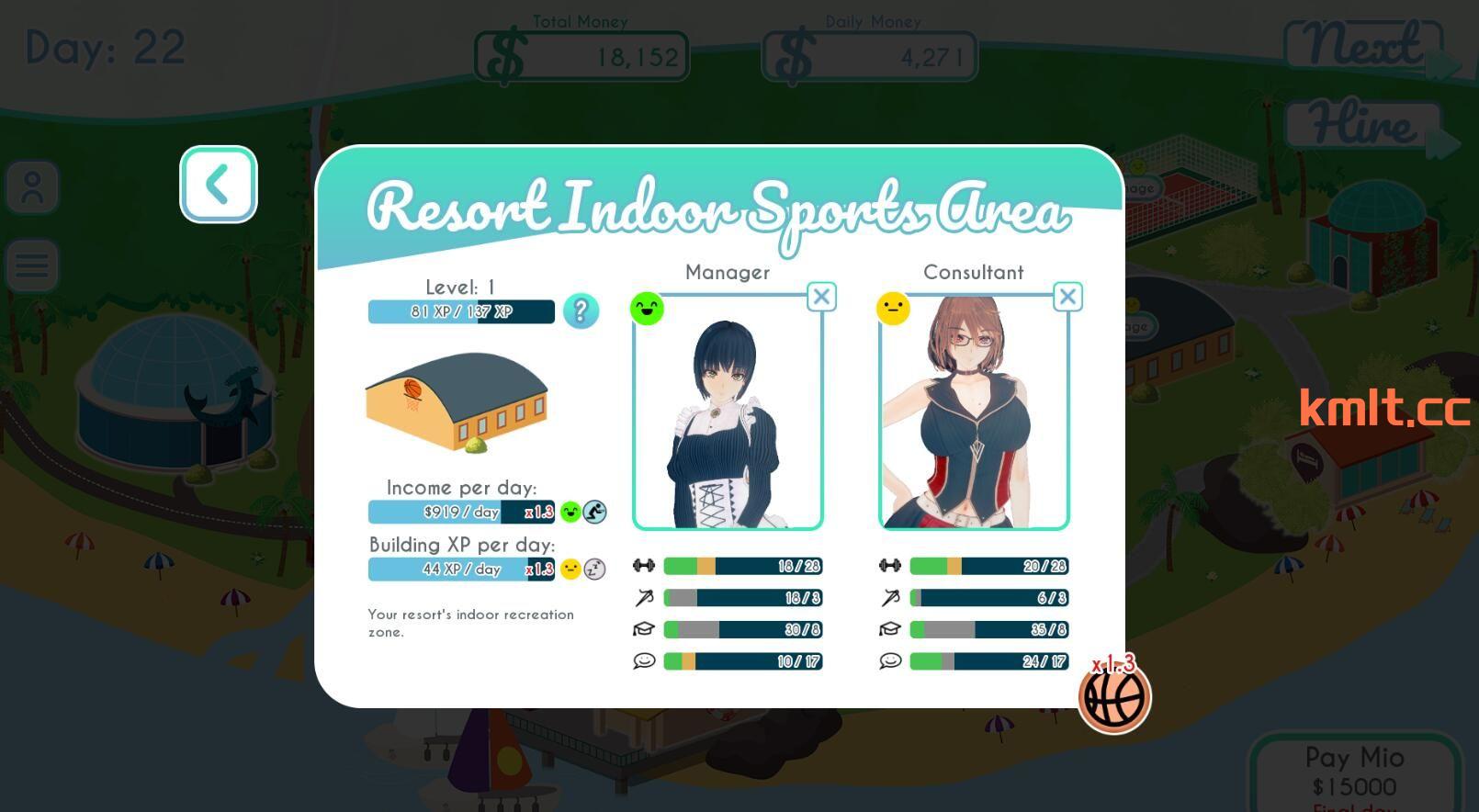Click the sewing needle skill icon under Consultant
This screenshot has width=1479, height=812.
pyautogui.click(x=891, y=598)
